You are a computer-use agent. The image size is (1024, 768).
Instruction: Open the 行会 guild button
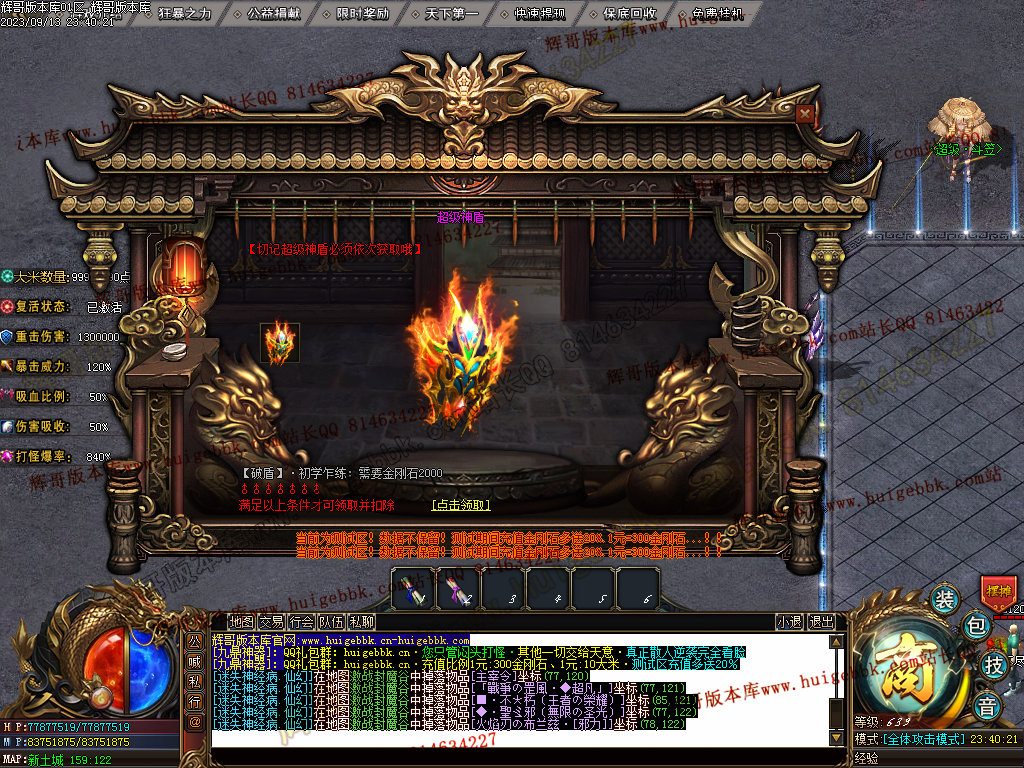[x=301, y=621]
